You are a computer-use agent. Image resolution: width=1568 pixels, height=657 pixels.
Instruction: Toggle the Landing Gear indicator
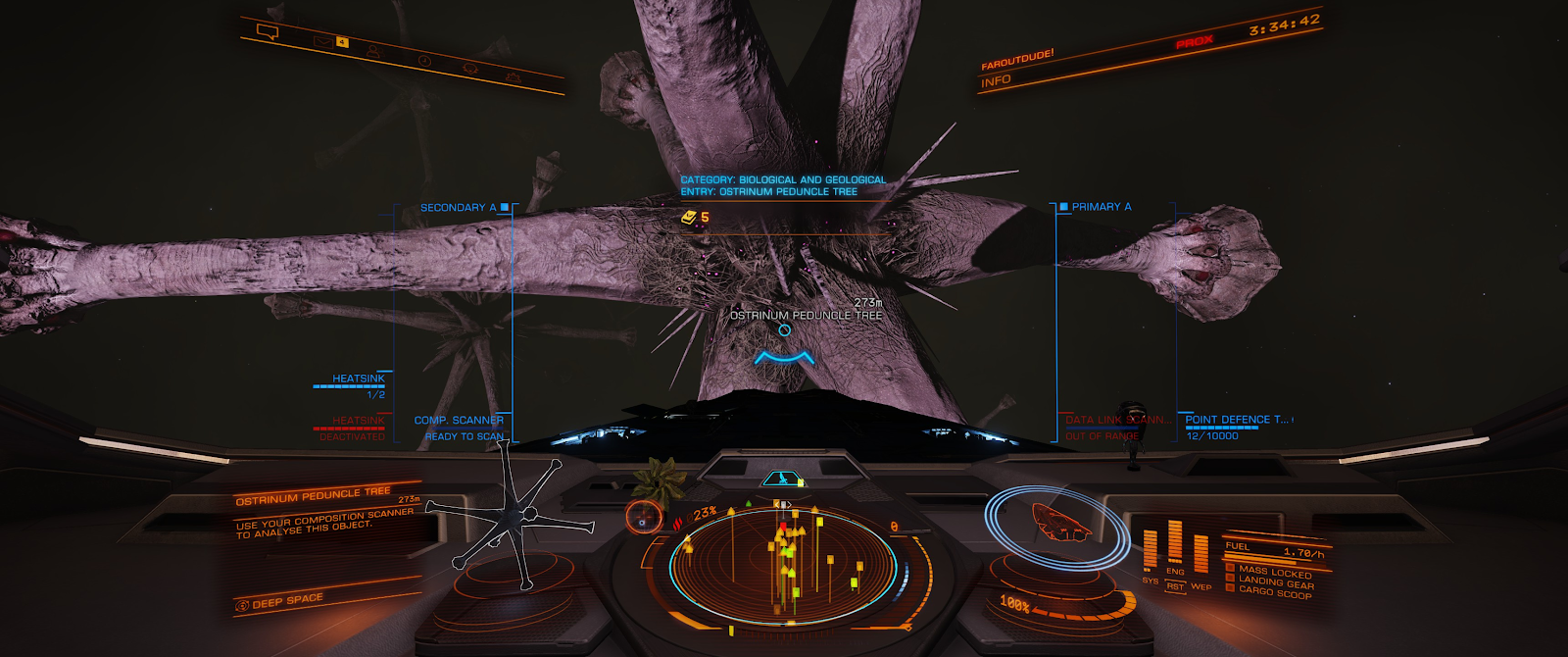tap(1273, 581)
